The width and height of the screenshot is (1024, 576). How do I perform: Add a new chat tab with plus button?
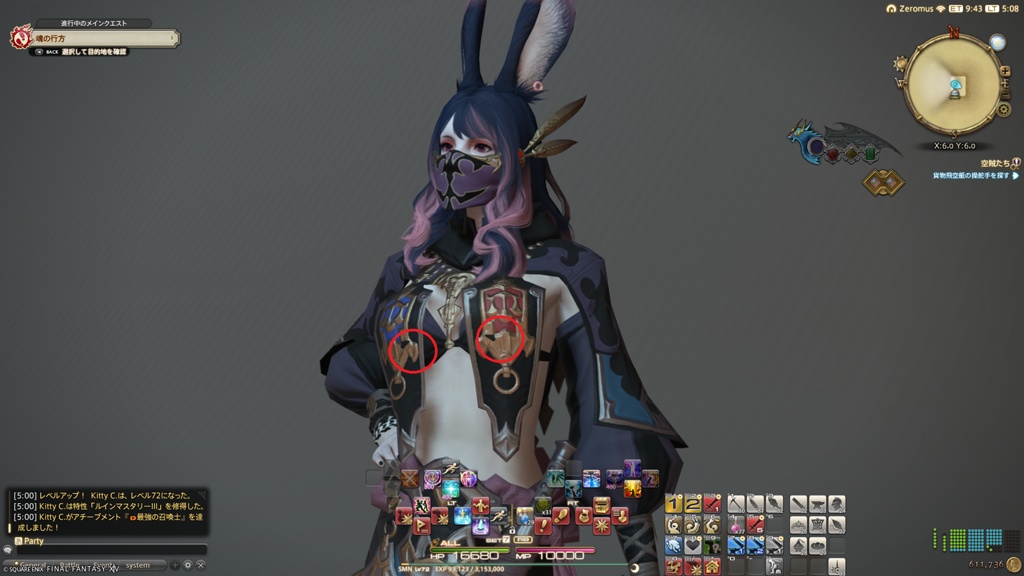point(175,565)
